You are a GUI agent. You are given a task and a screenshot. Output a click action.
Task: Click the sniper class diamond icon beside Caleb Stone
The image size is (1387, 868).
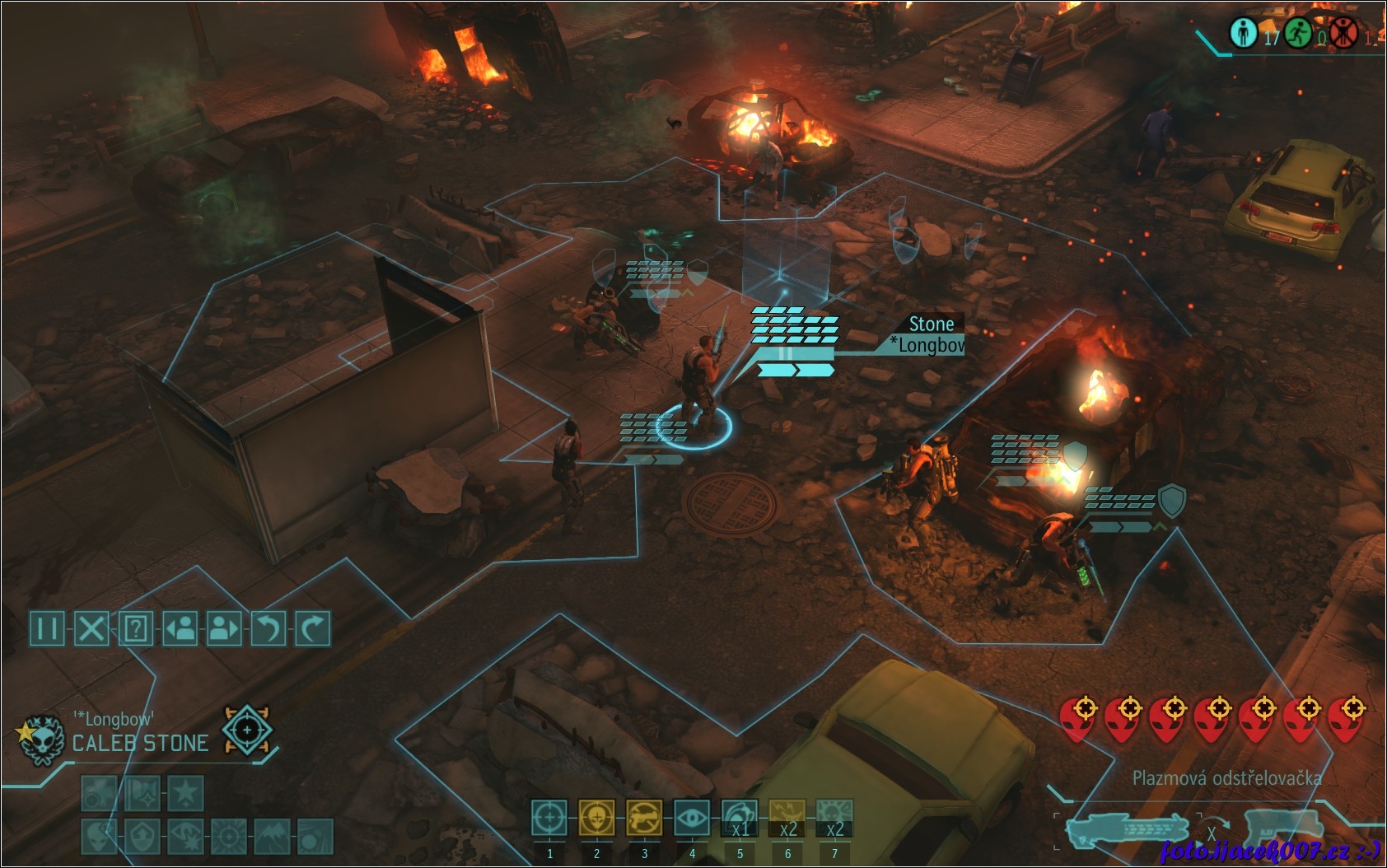pyautogui.click(x=246, y=730)
